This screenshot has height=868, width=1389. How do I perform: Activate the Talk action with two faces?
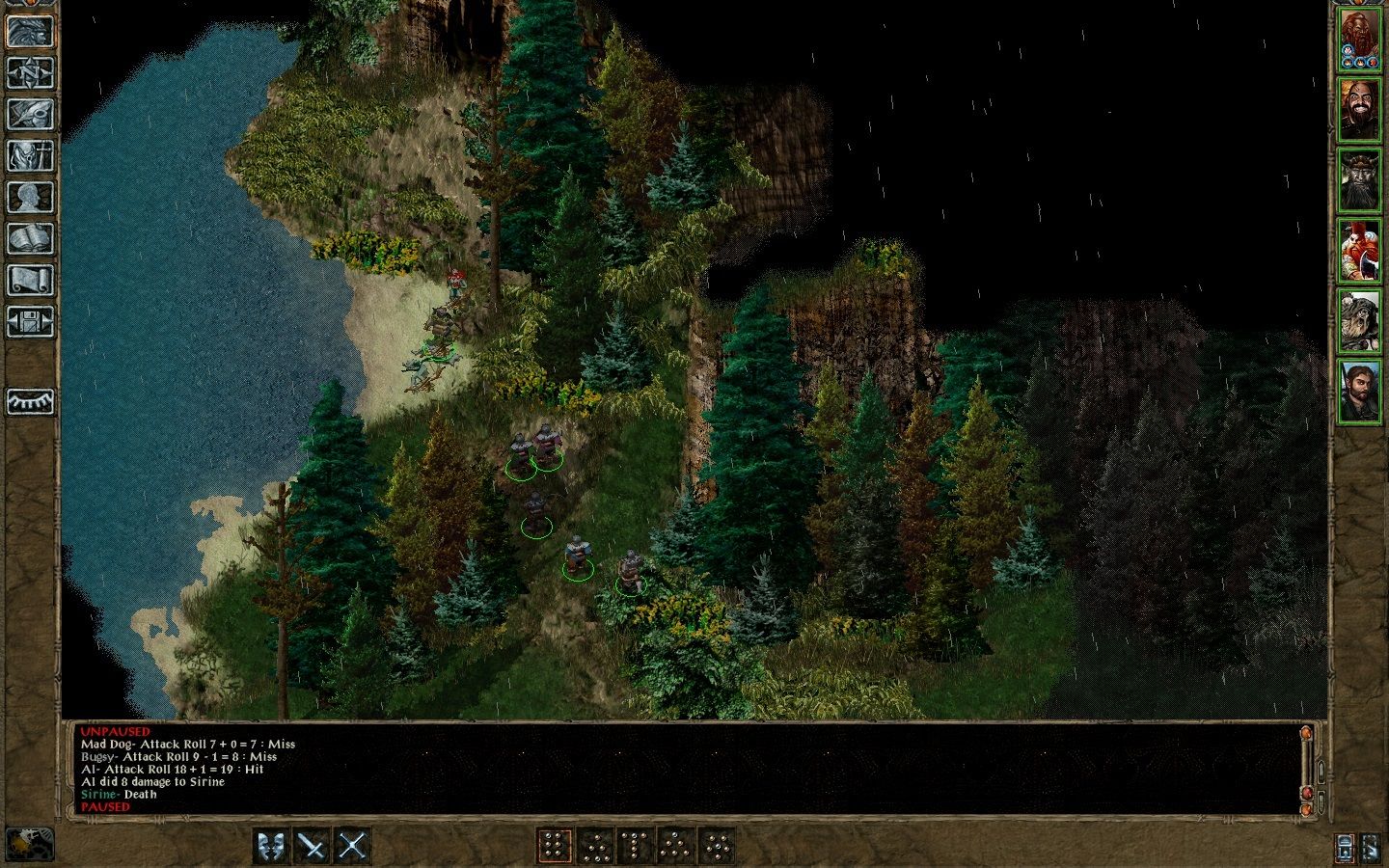[x=272, y=846]
